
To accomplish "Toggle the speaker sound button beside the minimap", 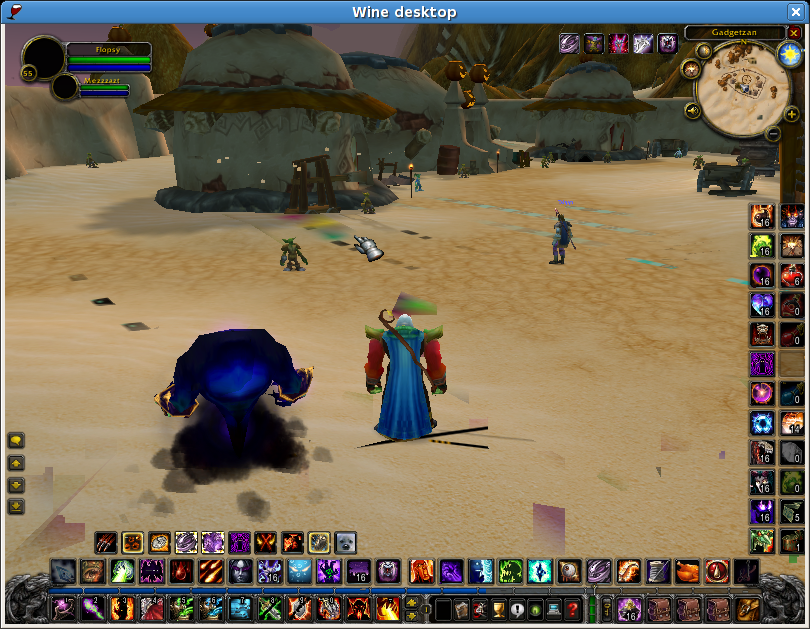I will tap(691, 110).
